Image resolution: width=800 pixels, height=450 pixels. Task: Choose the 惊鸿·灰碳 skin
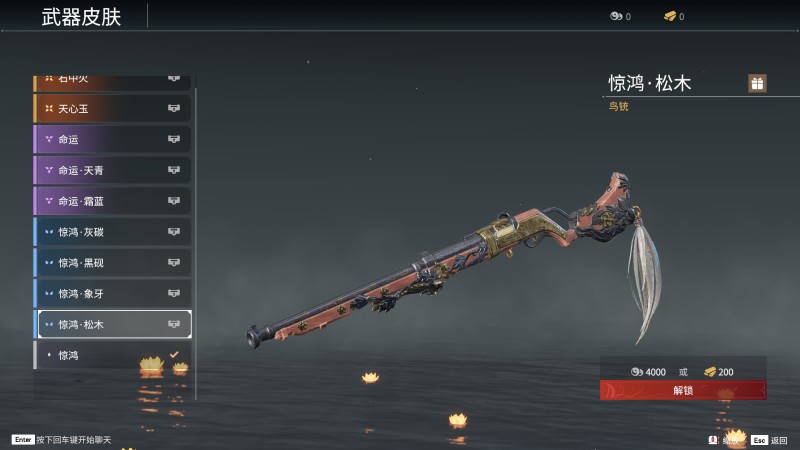(112, 232)
